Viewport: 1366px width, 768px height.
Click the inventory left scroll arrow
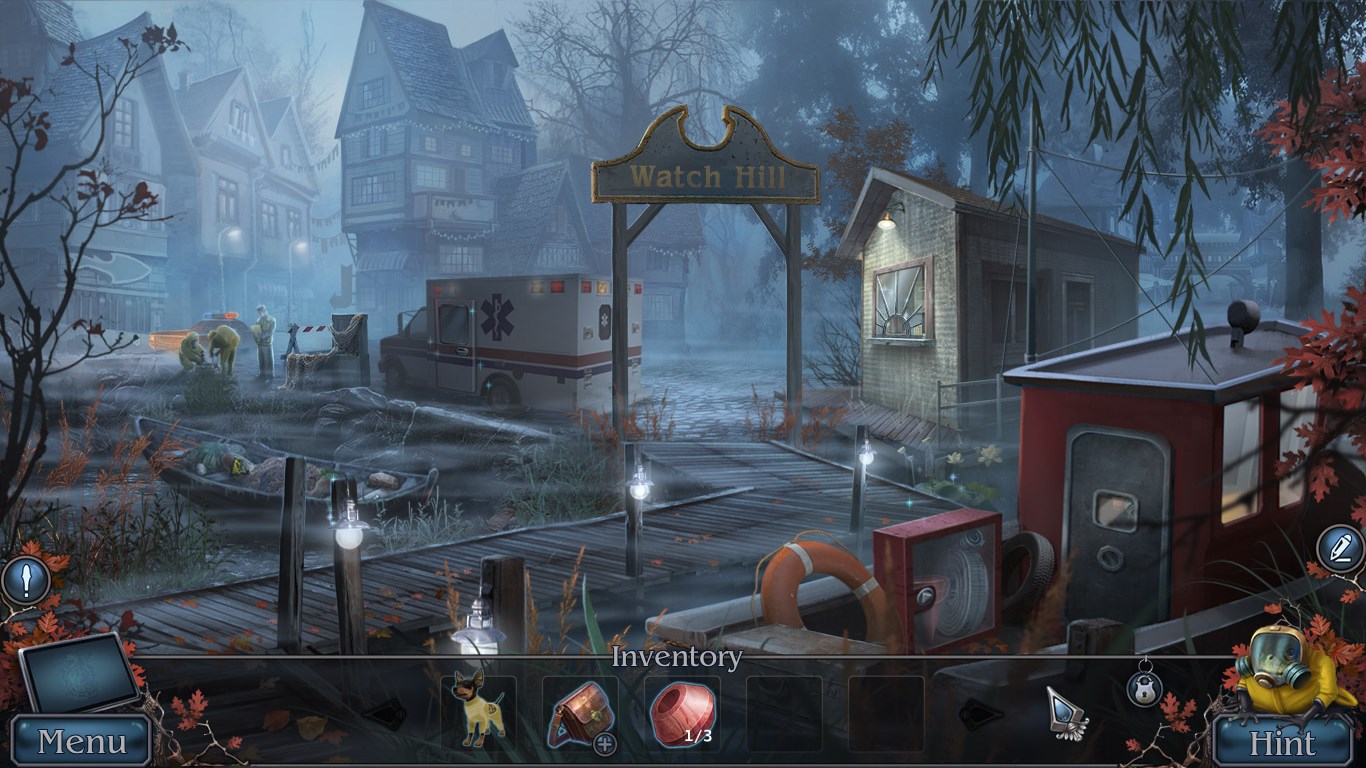[385, 713]
